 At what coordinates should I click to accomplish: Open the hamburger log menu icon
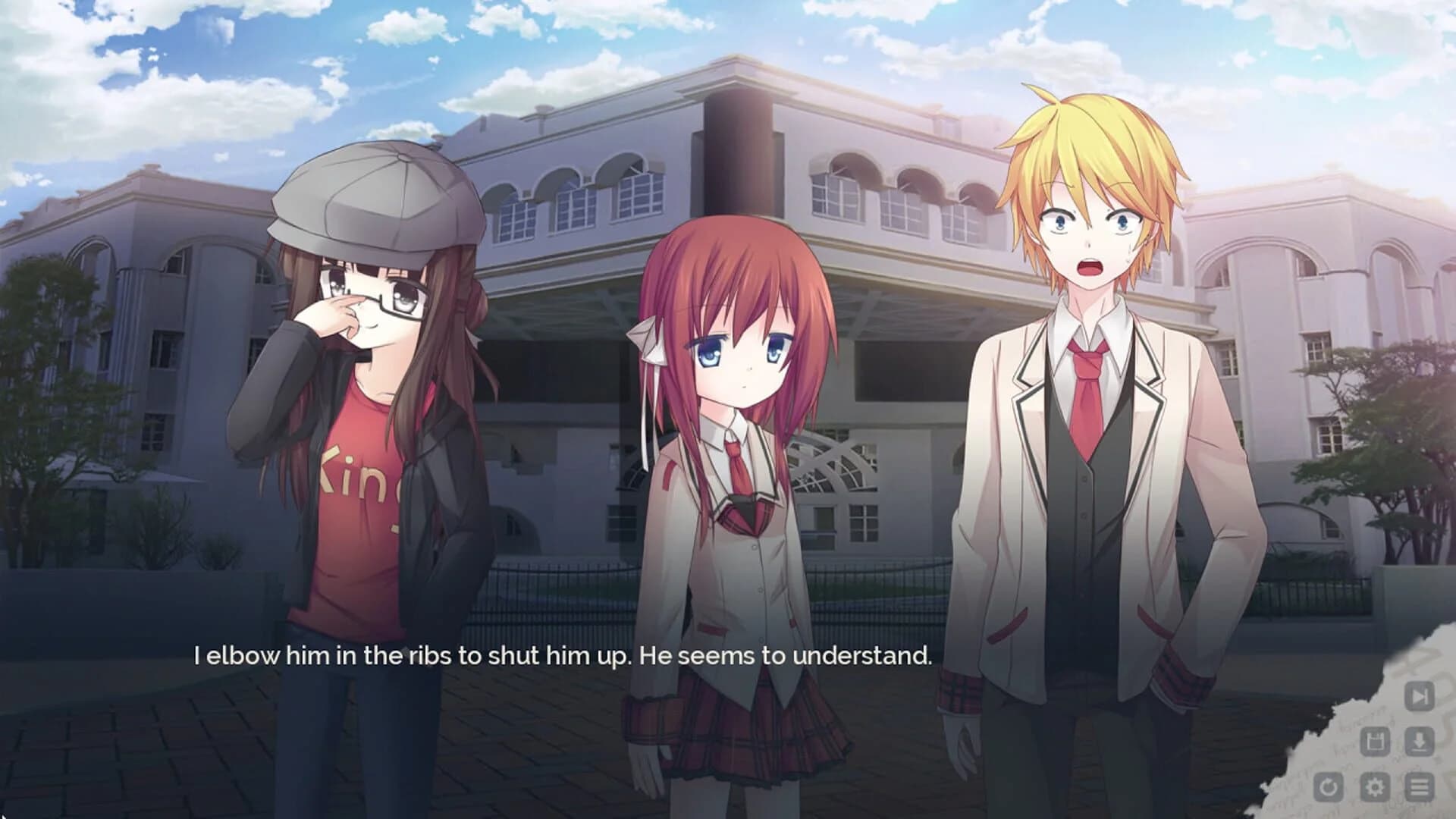coord(1418,786)
